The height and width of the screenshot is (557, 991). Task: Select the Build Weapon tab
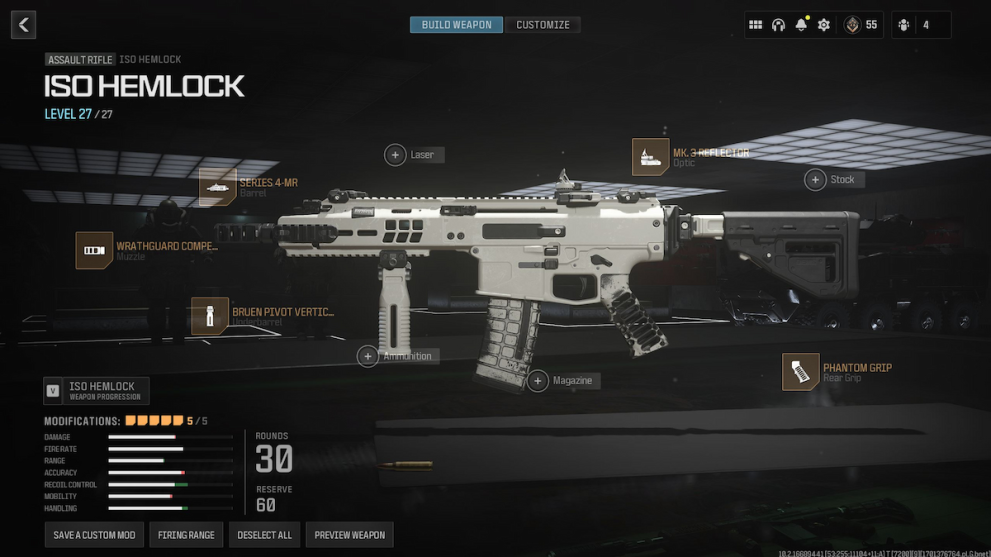(x=456, y=25)
